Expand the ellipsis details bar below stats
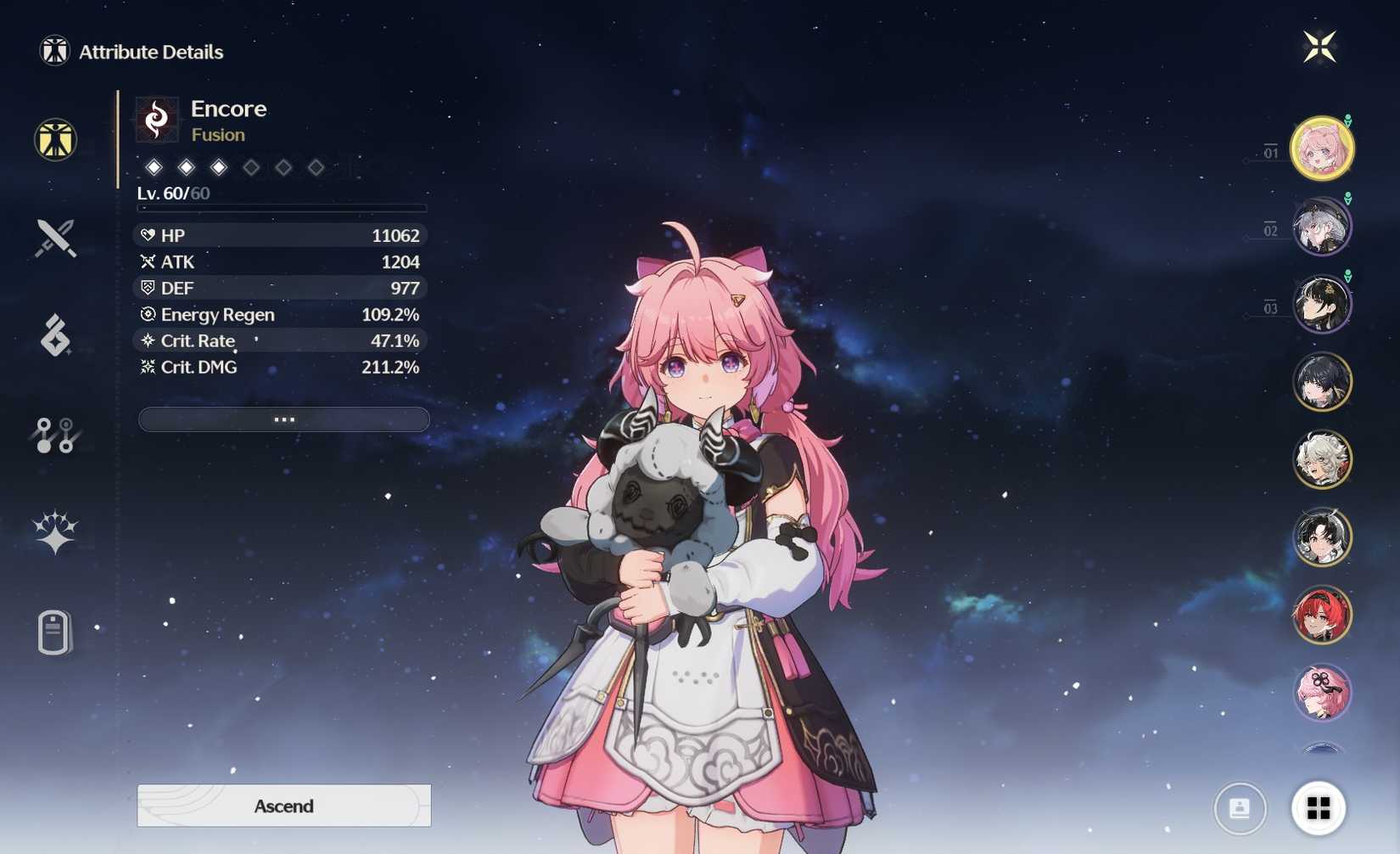The image size is (1400, 854). [283, 419]
